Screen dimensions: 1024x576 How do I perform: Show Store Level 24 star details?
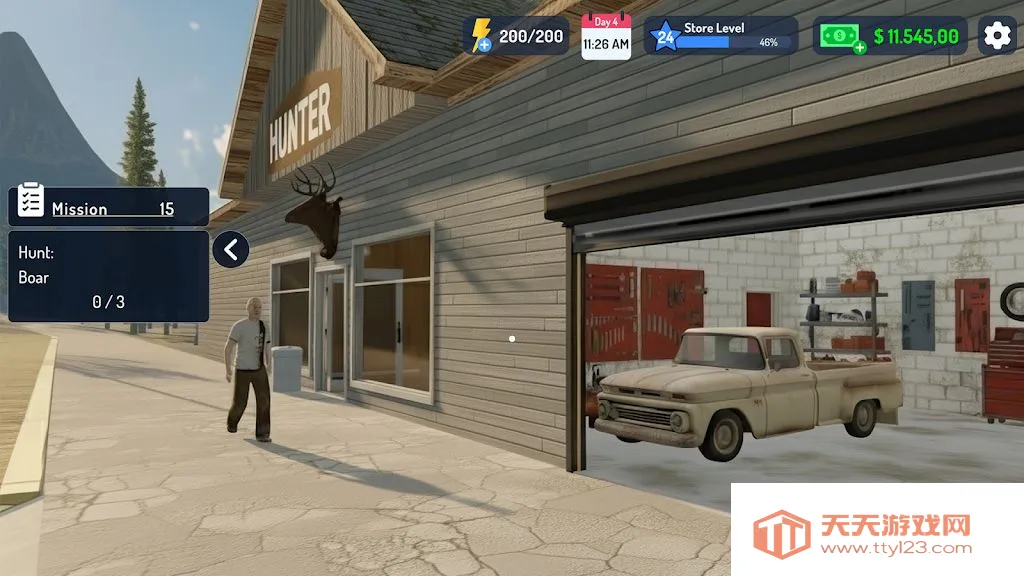coord(662,37)
